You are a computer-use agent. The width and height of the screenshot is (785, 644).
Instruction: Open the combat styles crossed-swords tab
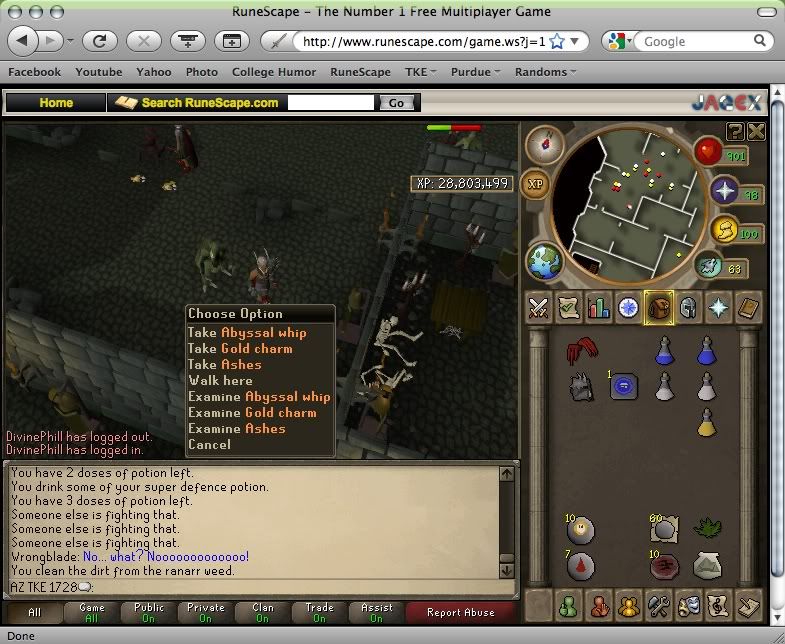[540, 308]
